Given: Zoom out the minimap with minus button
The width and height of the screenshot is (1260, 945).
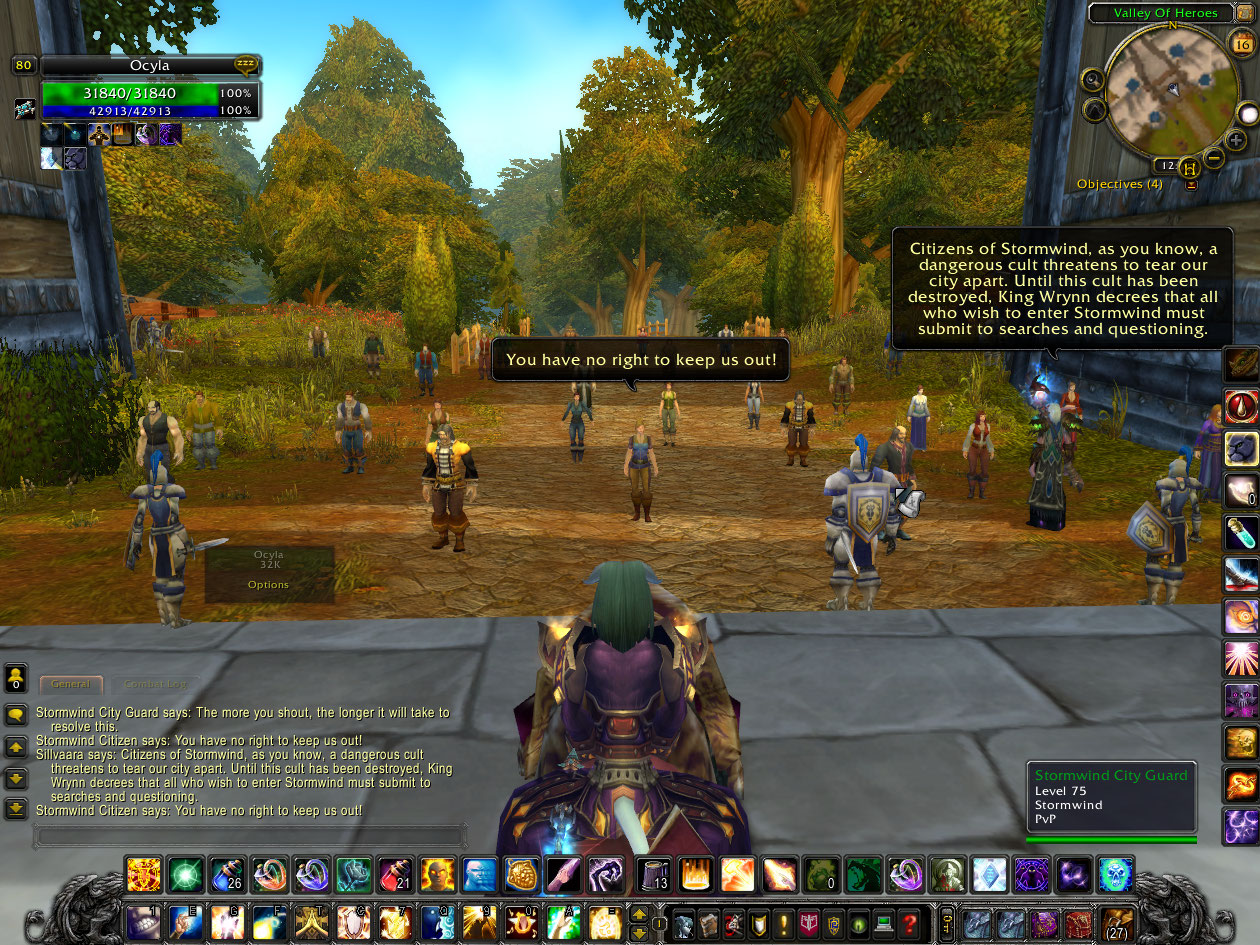Looking at the screenshot, I should point(1213,158).
